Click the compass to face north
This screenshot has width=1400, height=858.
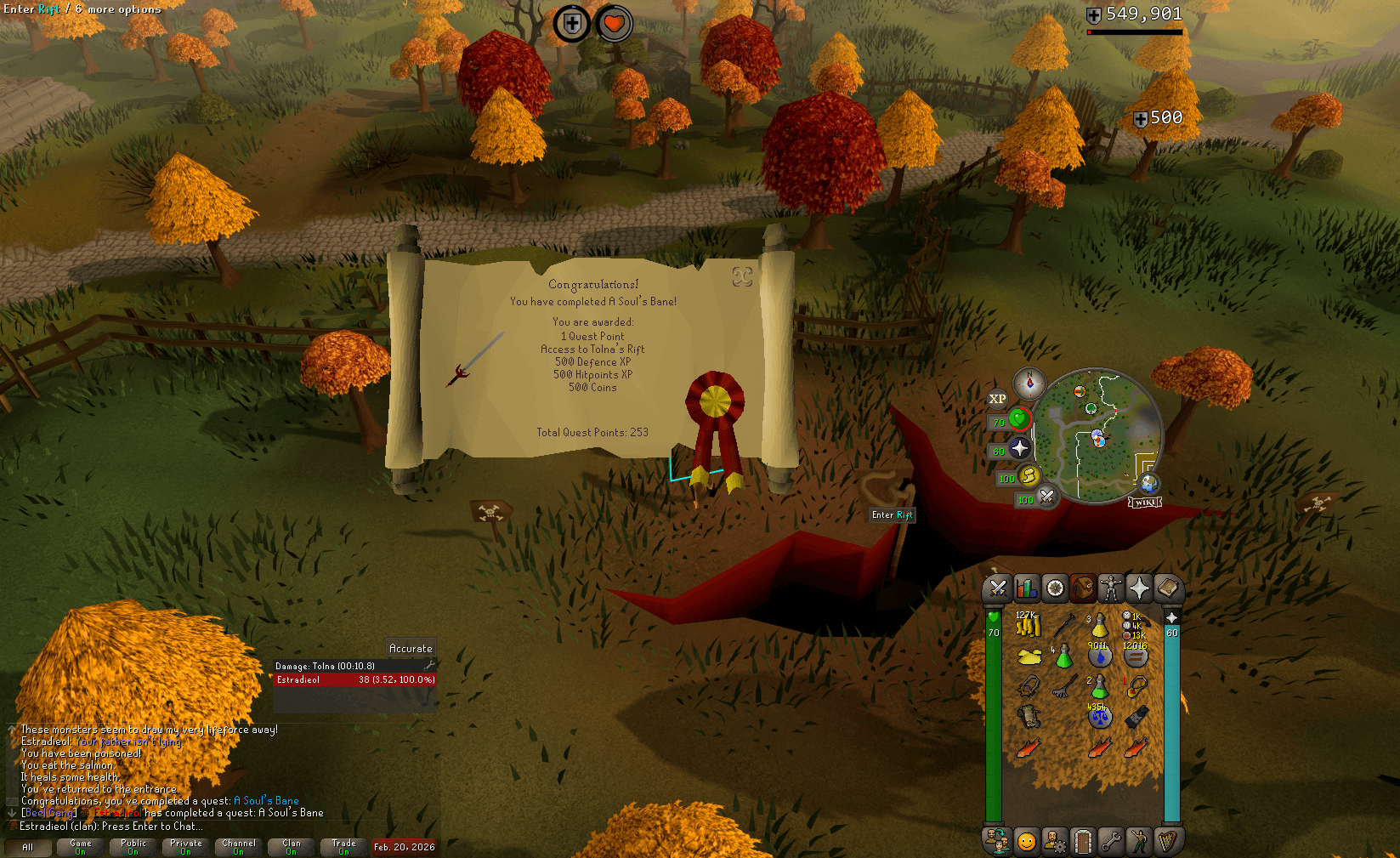1029,383
